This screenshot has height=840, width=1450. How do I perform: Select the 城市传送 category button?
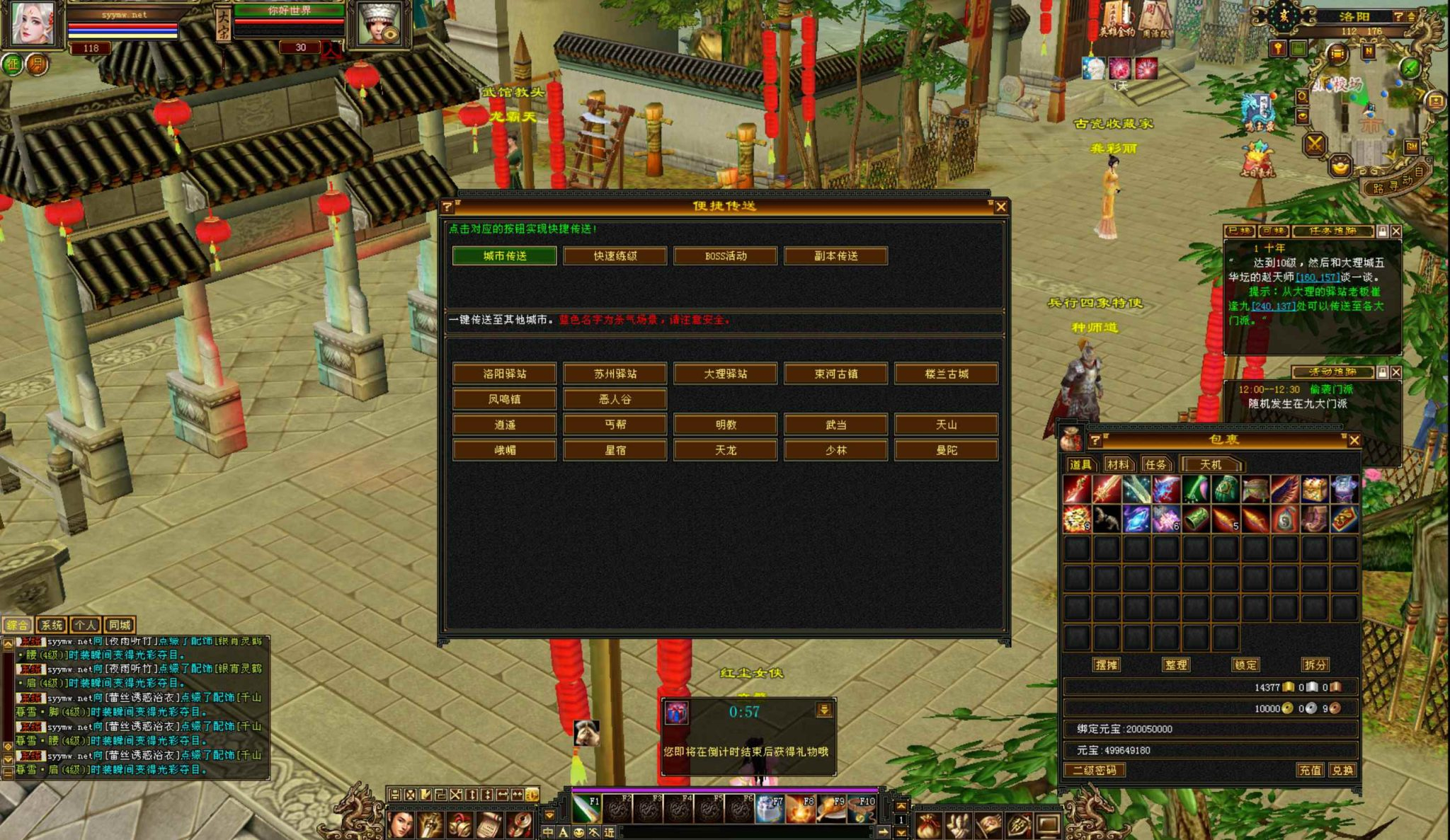[504, 255]
